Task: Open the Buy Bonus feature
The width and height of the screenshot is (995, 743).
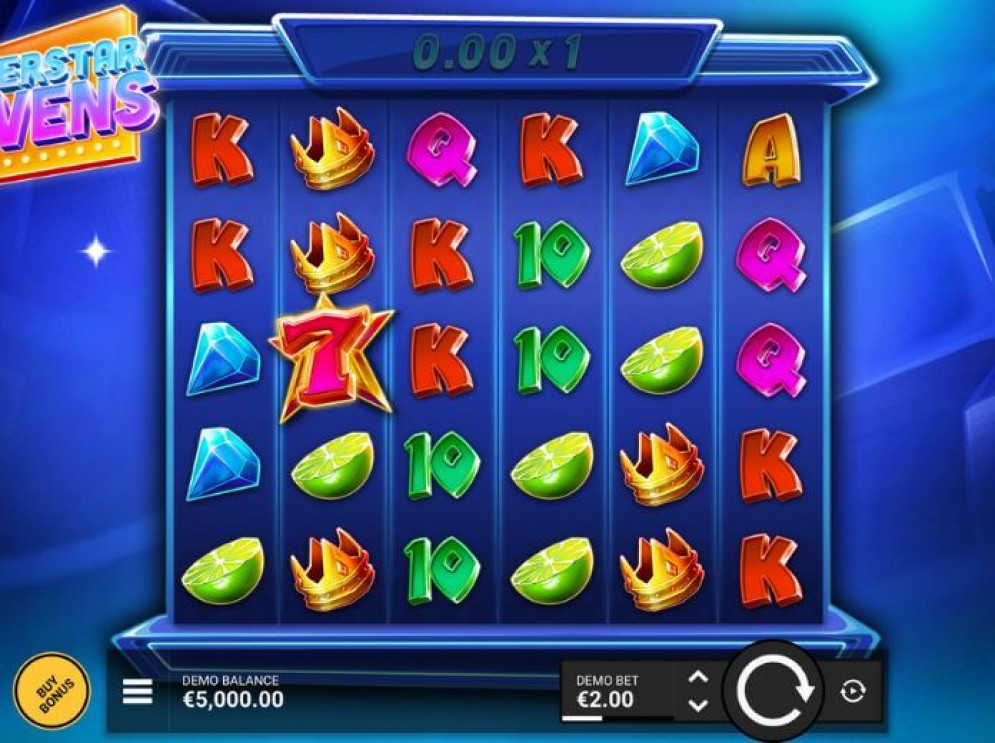Action: click(51, 691)
